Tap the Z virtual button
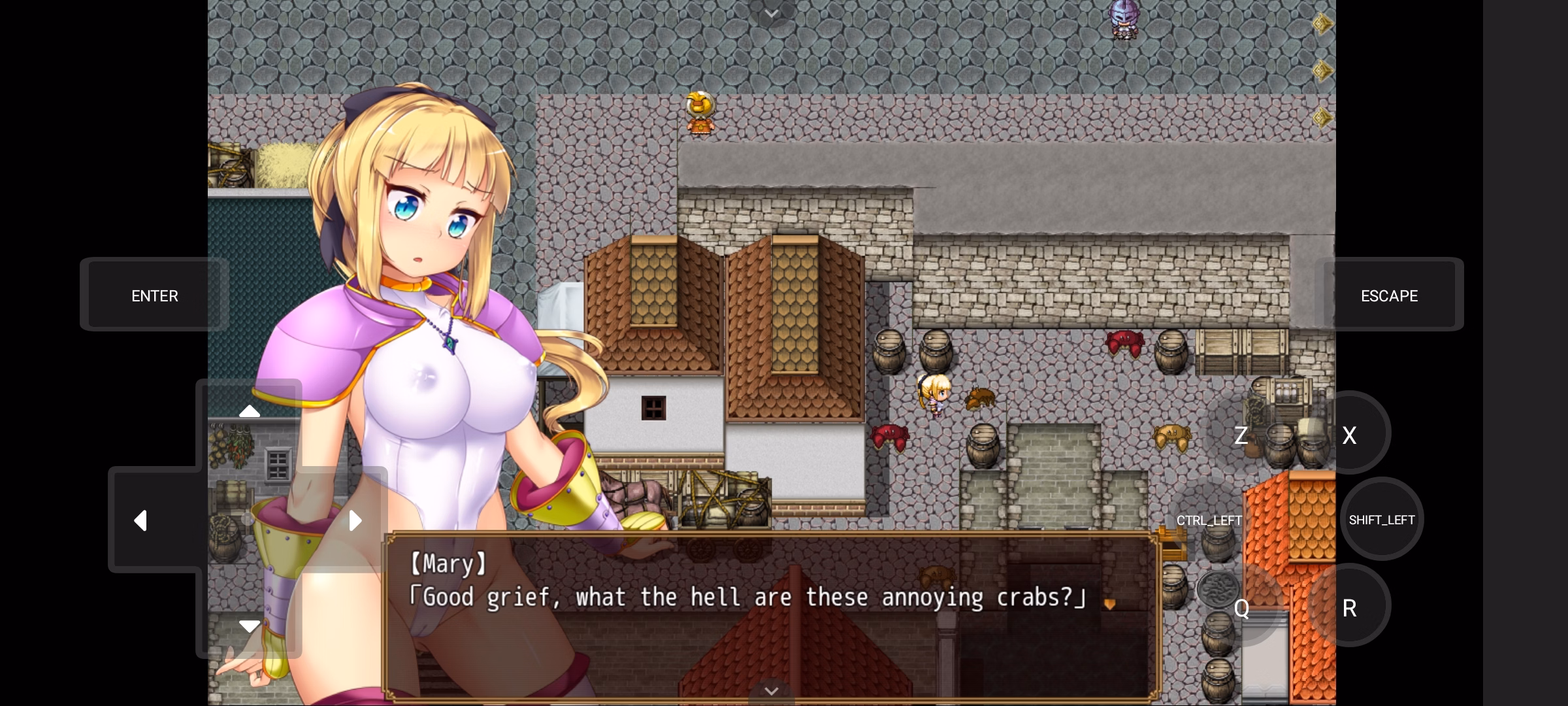 [x=1241, y=435]
